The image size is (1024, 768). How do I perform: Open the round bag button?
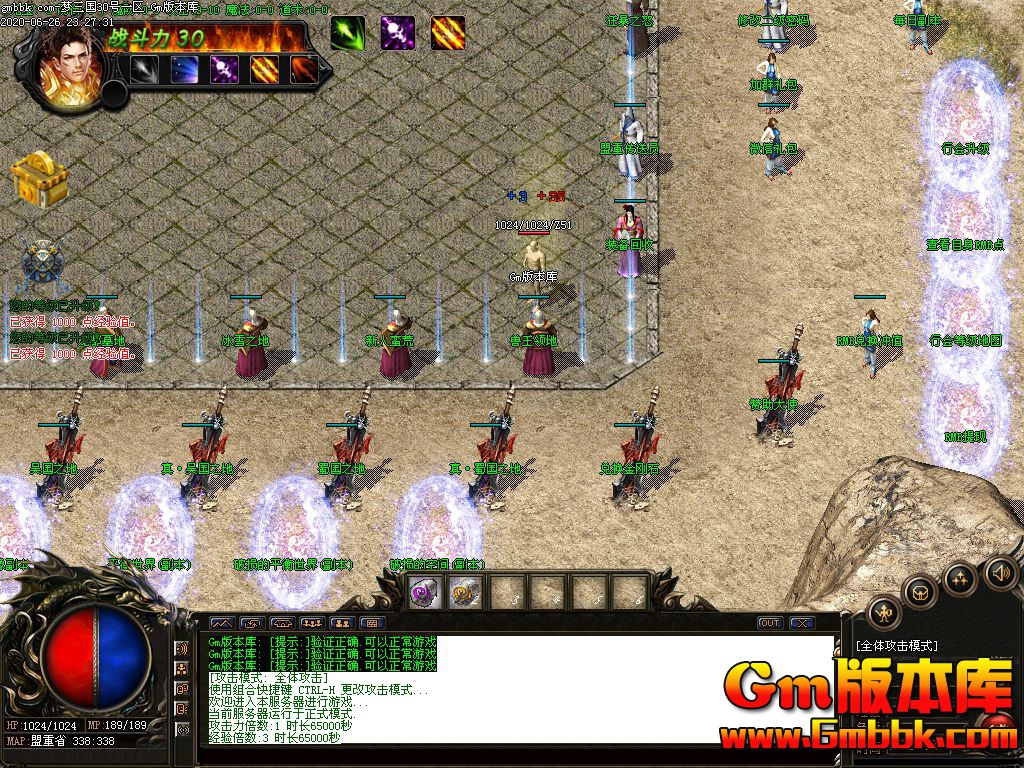click(x=919, y=592)
